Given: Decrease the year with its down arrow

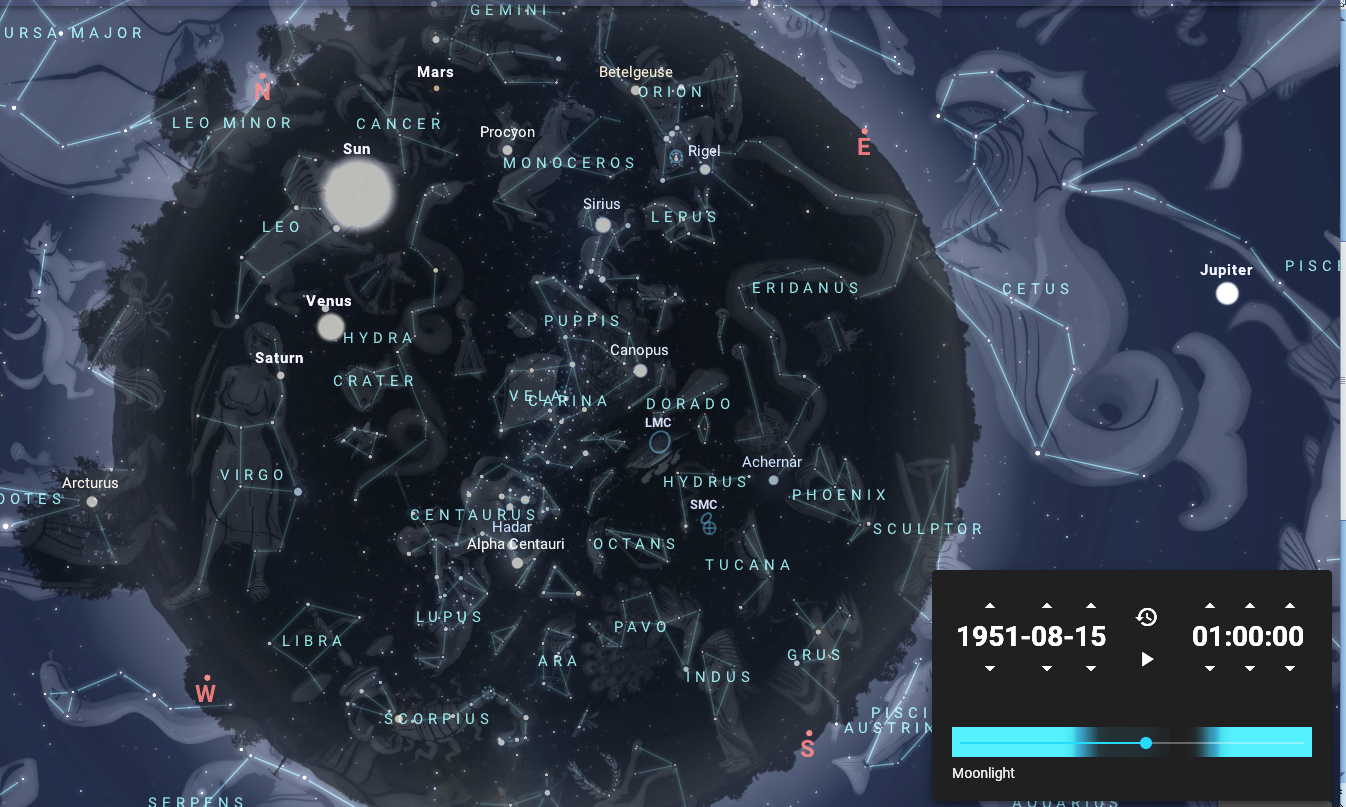Looking at the screenshot, I should point(990,668).
